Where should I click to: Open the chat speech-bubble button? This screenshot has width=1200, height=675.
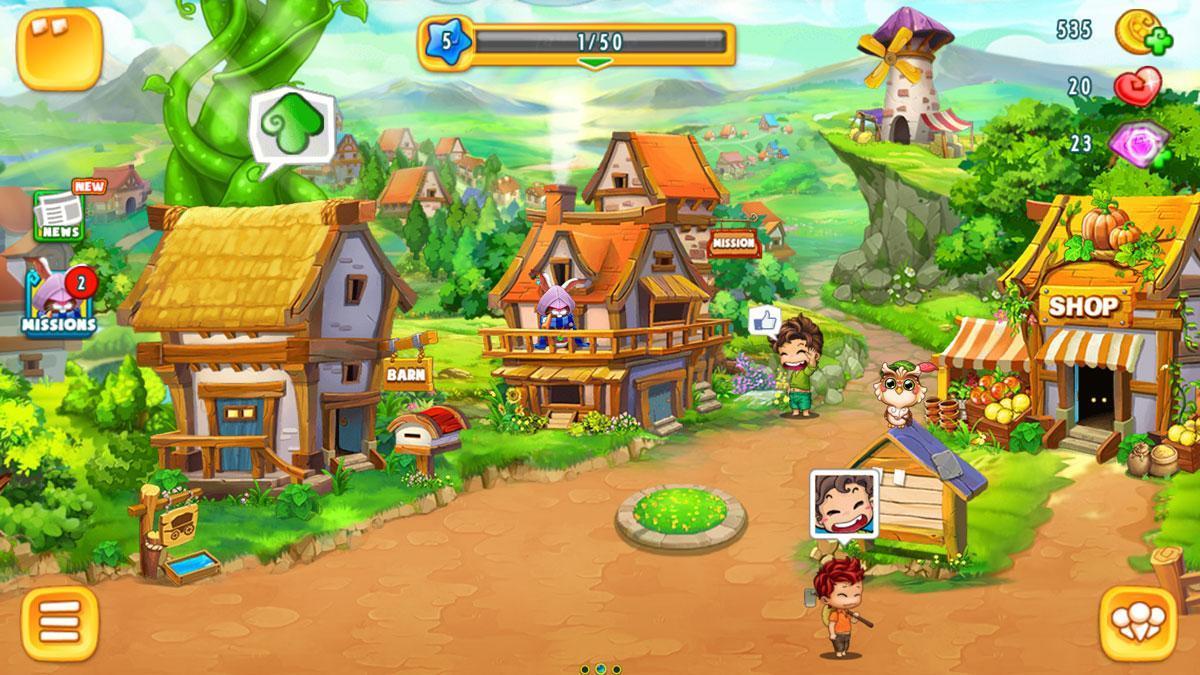pyautogui.click(x=59, y=49)
